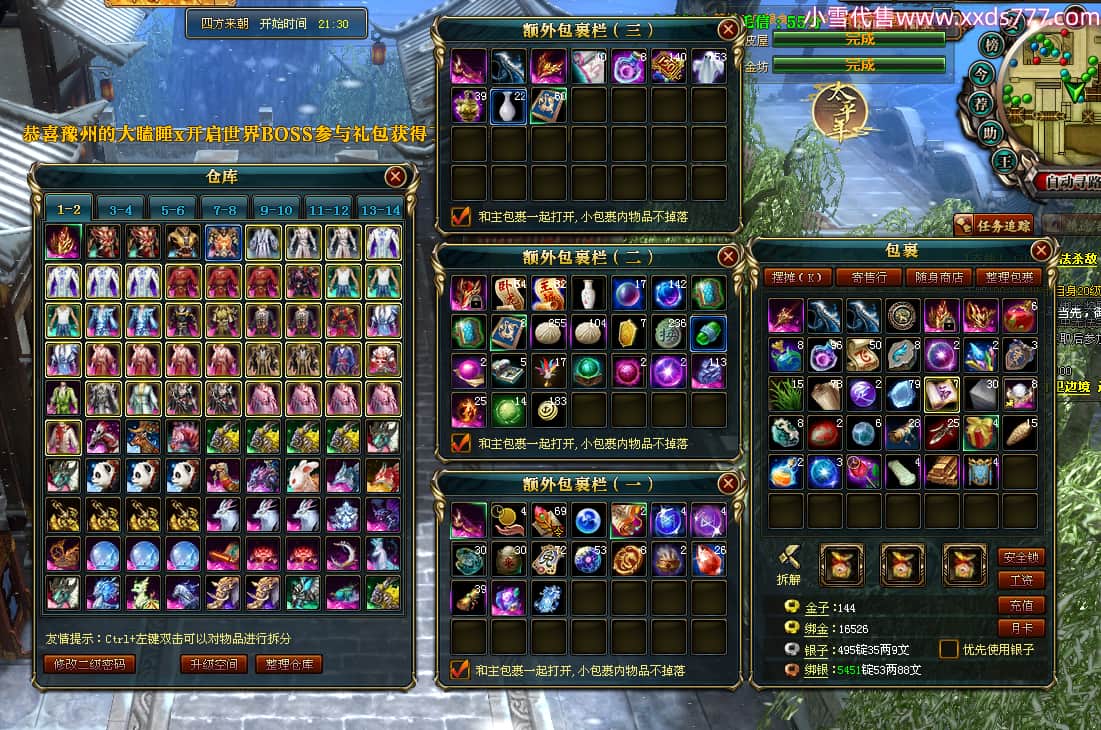Close the 包裹 bag window
Viewport: 1101px width, 730px height.
1041,251
